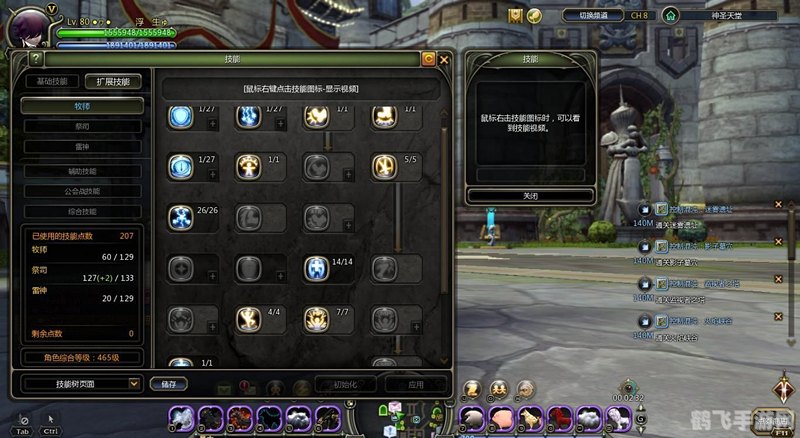
Task: Switch to the 扩展技能 tab
Action: [112, 82]
